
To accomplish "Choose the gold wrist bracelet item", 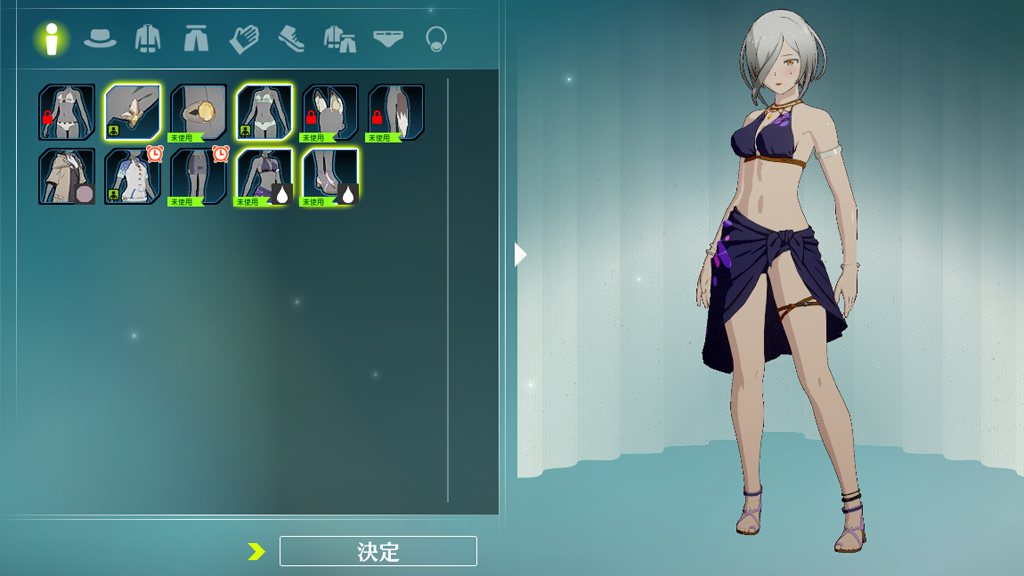I will 133,112.
